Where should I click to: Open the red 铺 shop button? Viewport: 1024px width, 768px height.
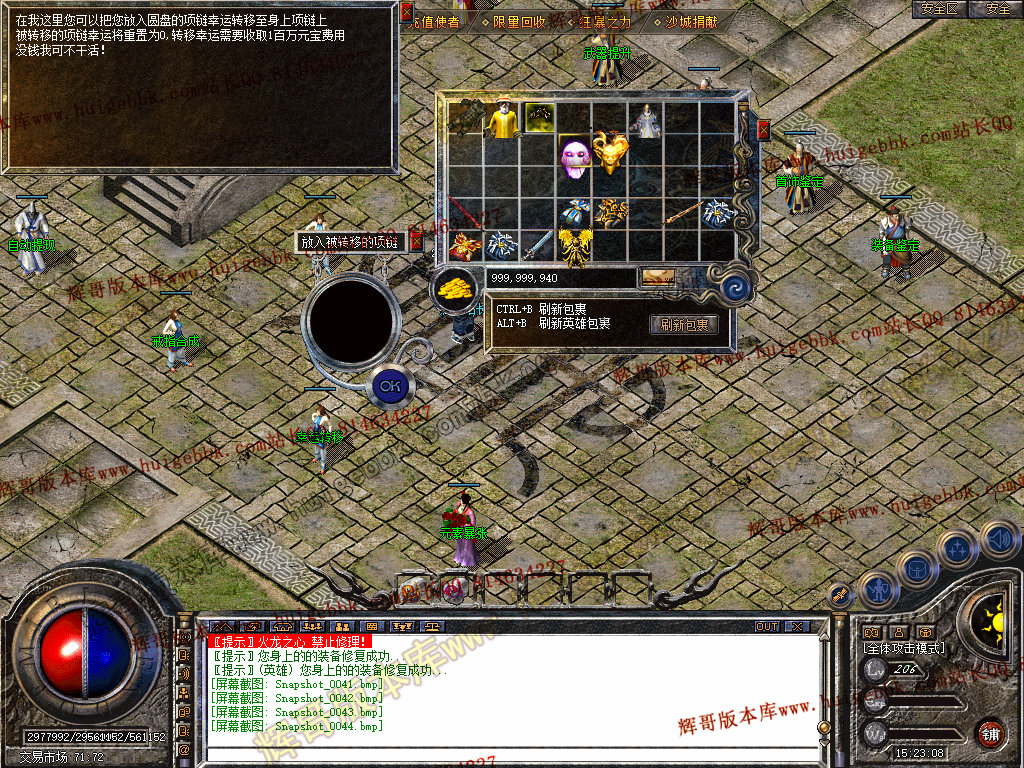click(990, 735)
